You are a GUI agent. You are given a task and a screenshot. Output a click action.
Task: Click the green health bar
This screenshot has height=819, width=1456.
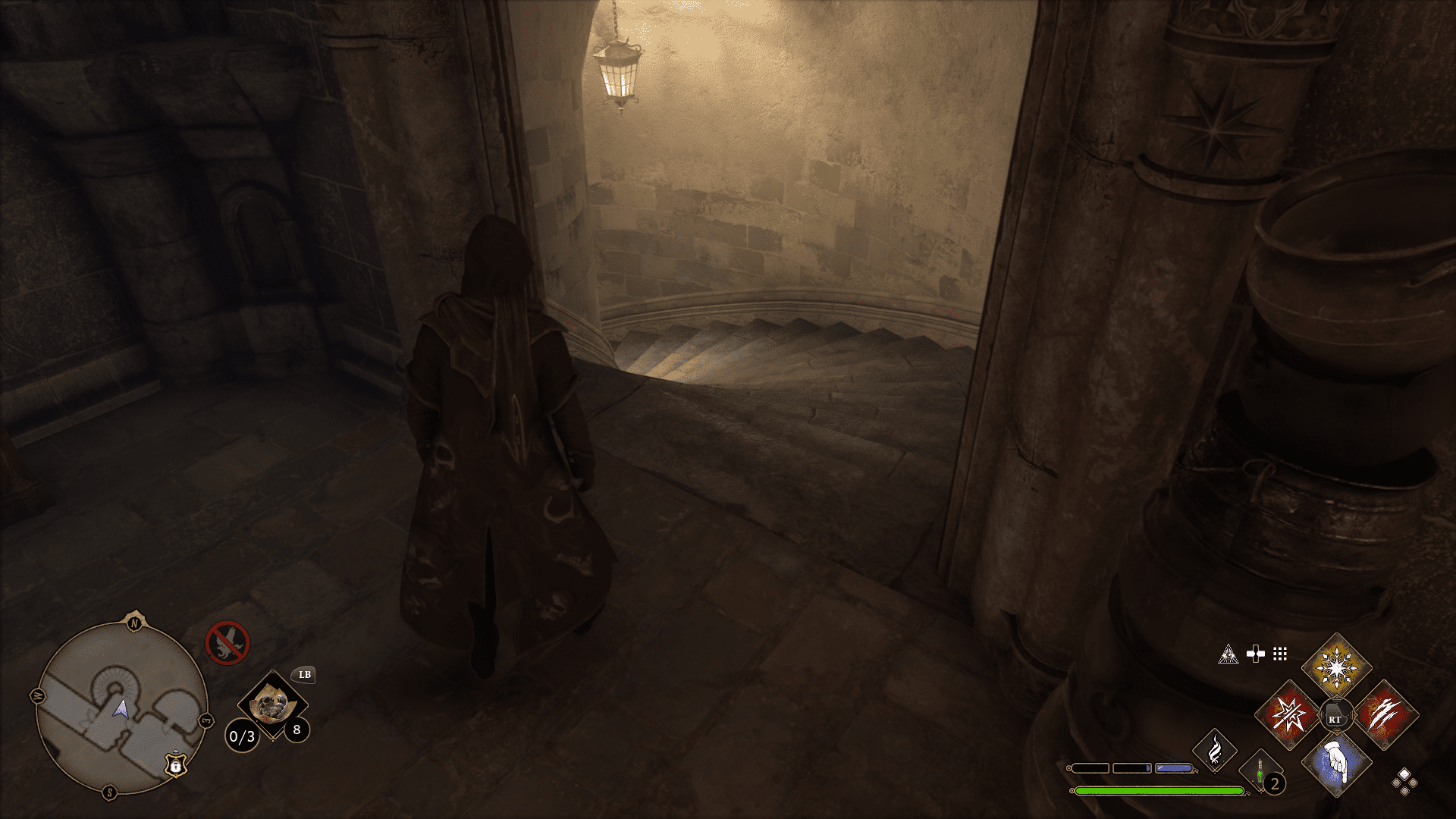click(x=1158, y=791)
